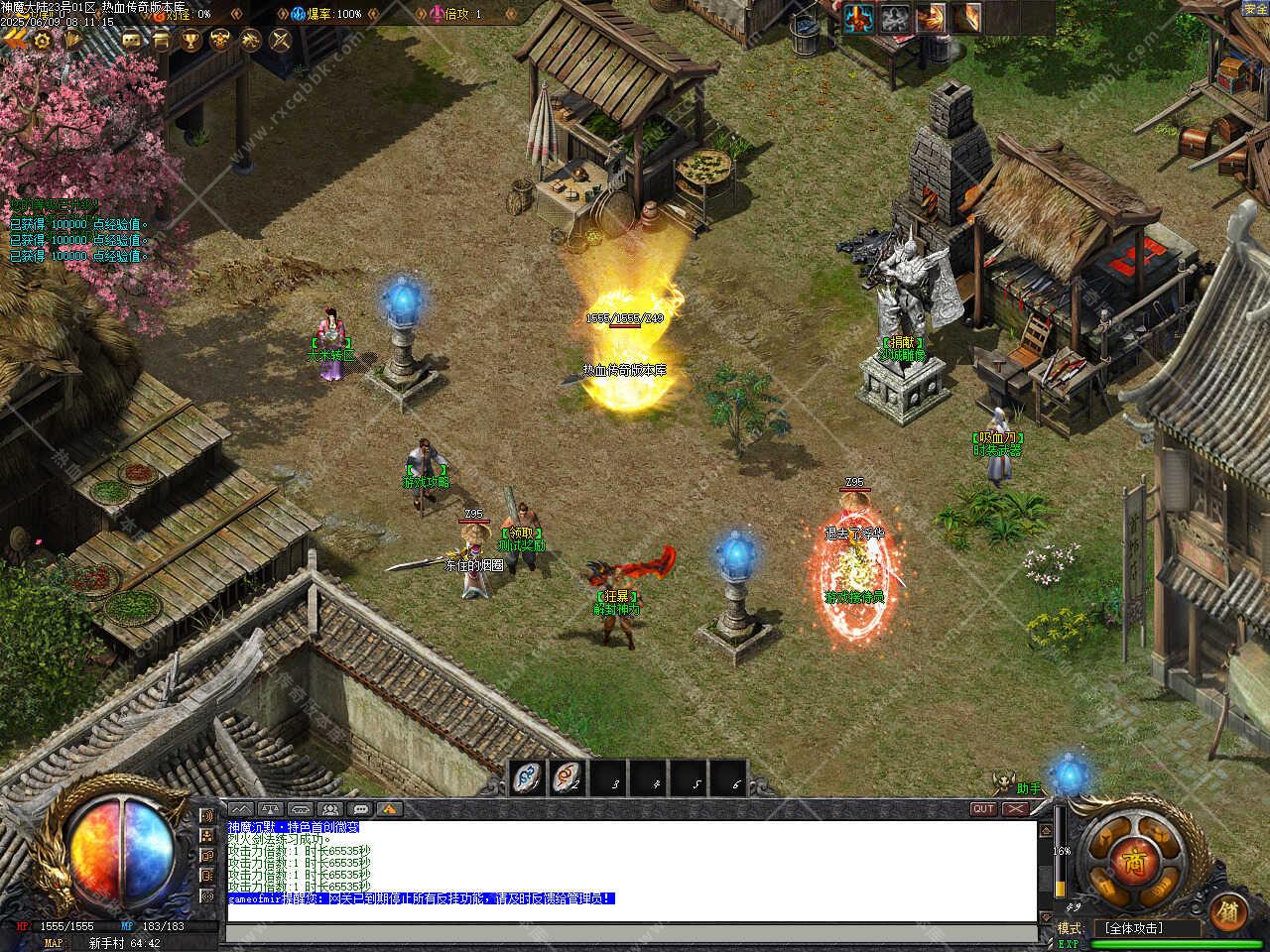Open settings via the gear icon
1270x952 pixels.
tap(43, 40)
